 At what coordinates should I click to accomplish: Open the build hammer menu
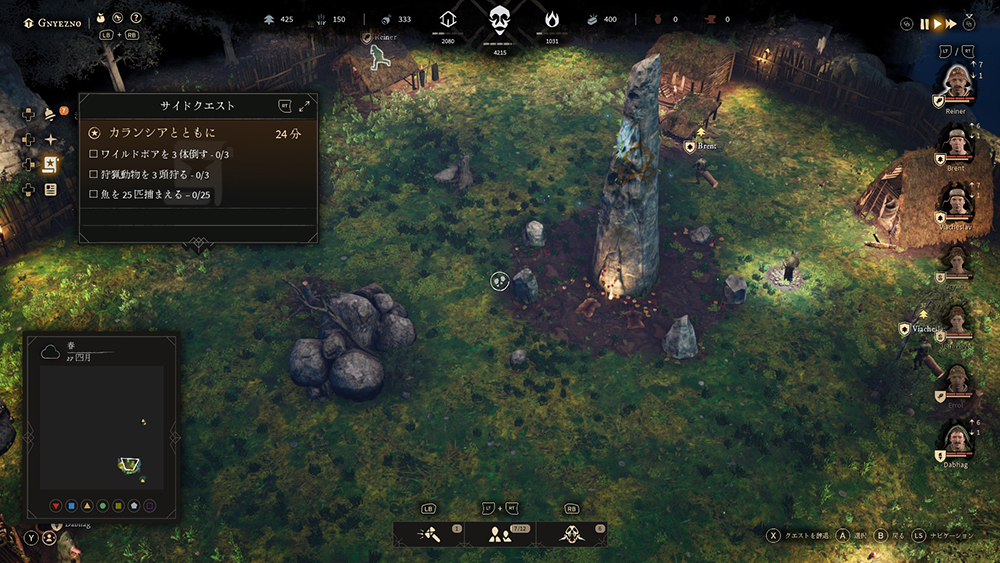tap(428, 535)
